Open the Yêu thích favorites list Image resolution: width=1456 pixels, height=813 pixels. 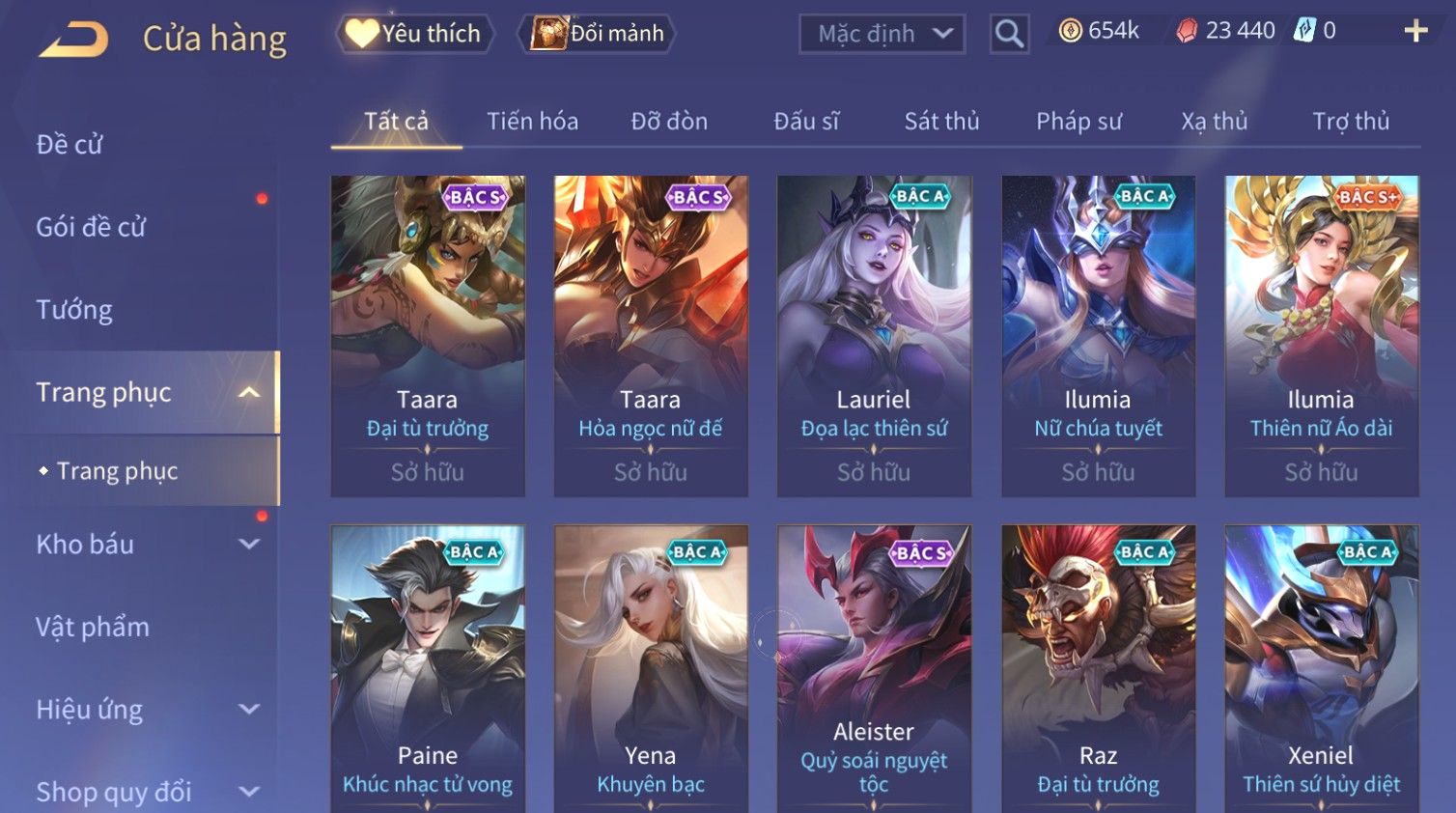click(x=415, y=34)
